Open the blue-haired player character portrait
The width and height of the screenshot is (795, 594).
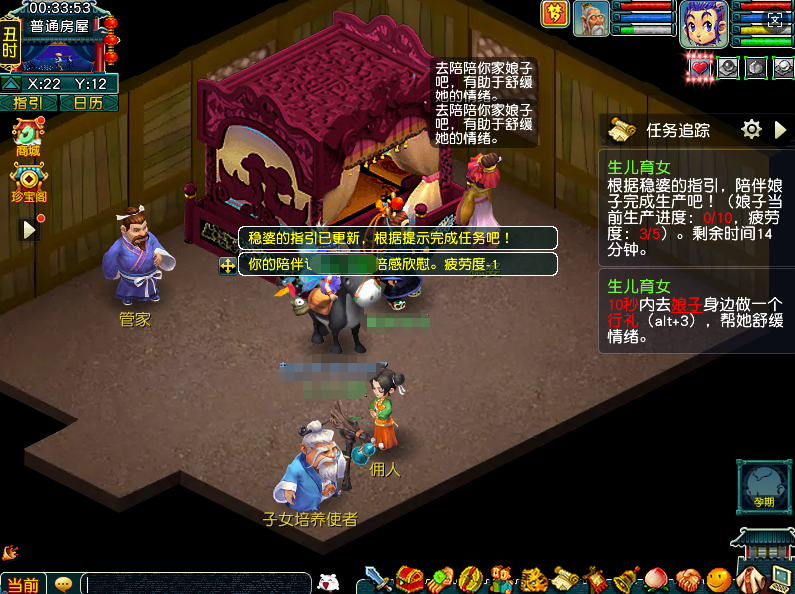click(703, 23)
